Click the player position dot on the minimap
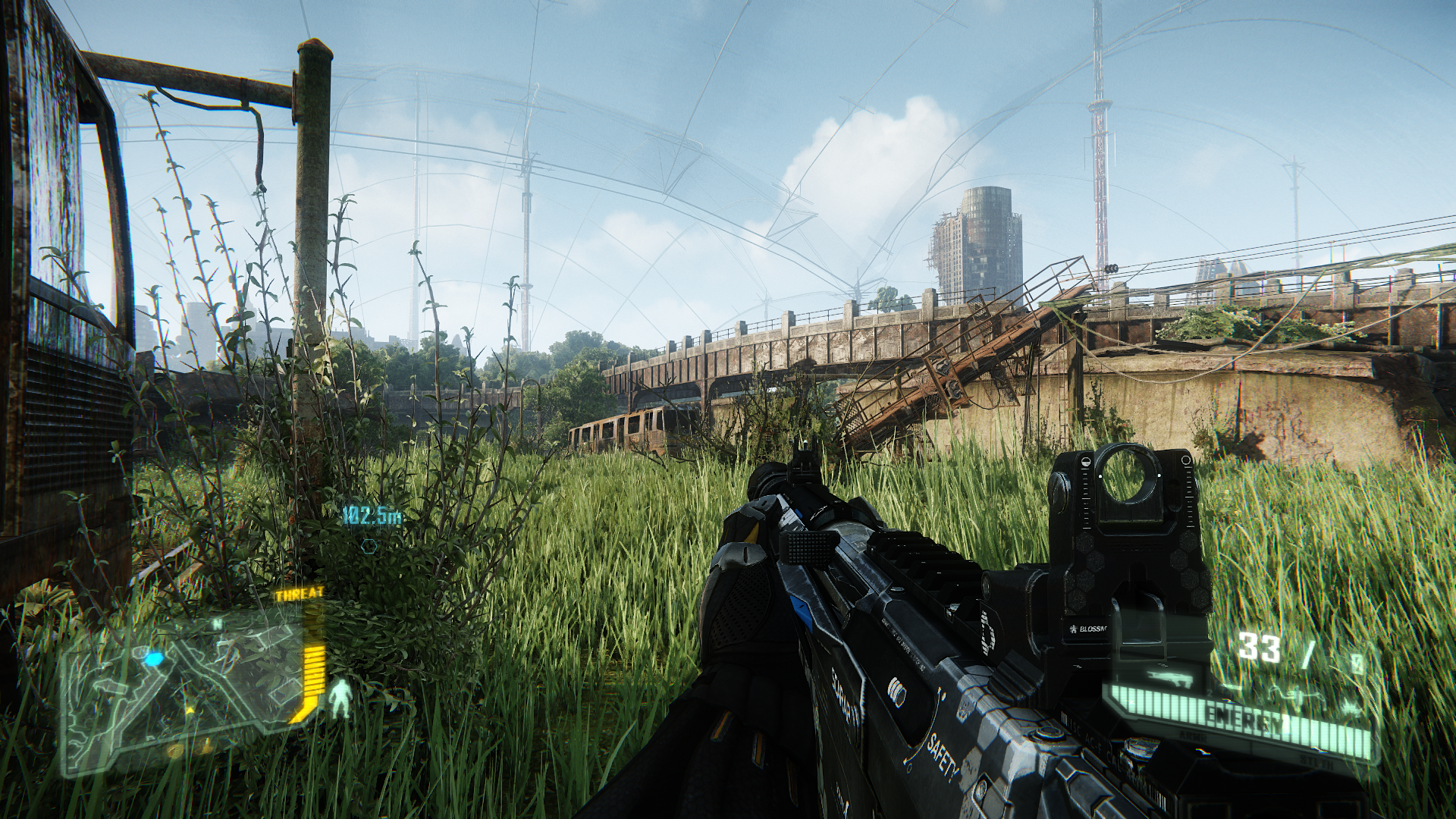 click(154, 658)
